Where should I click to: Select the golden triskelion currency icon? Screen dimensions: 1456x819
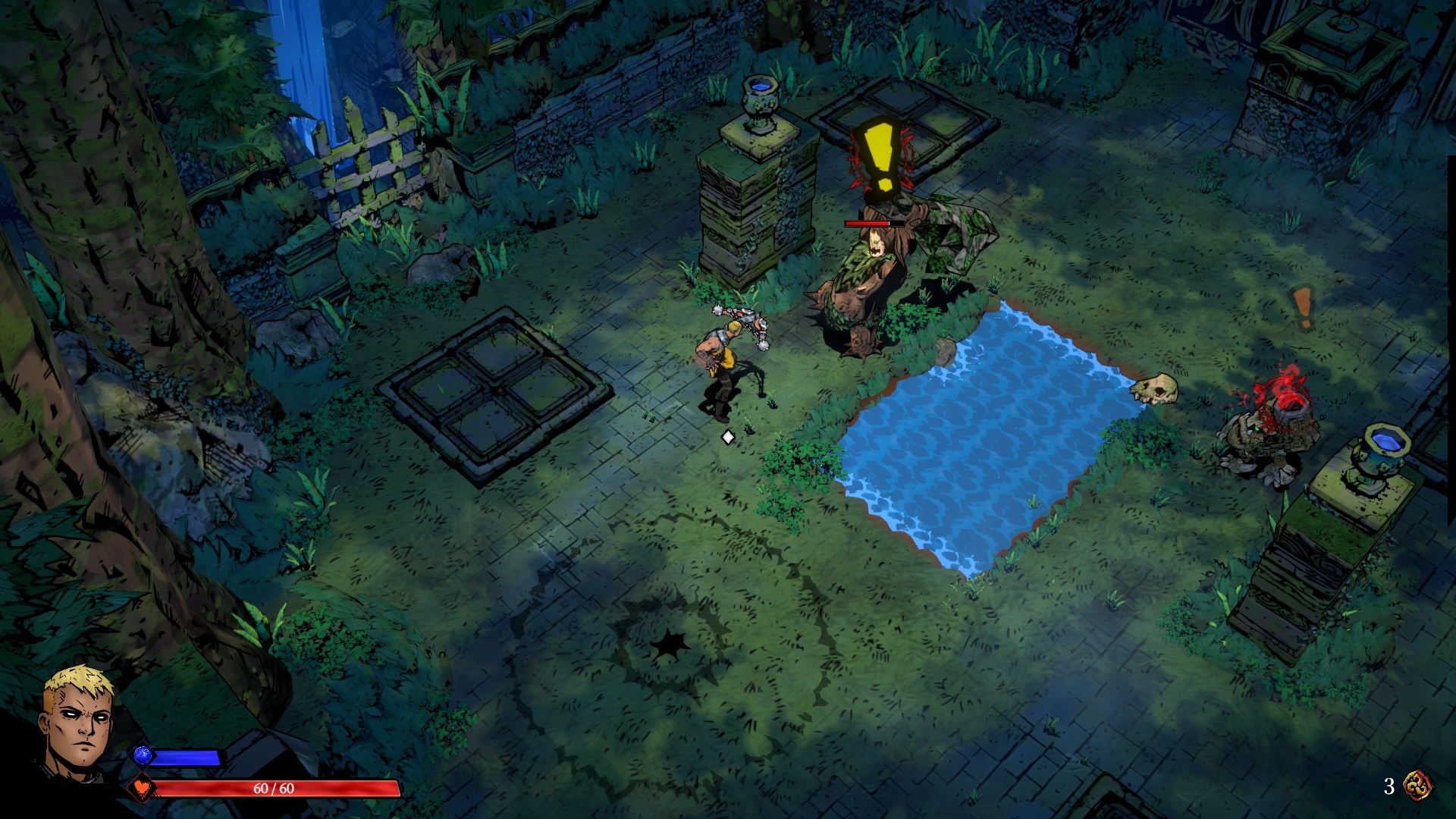click(1417, 786)
